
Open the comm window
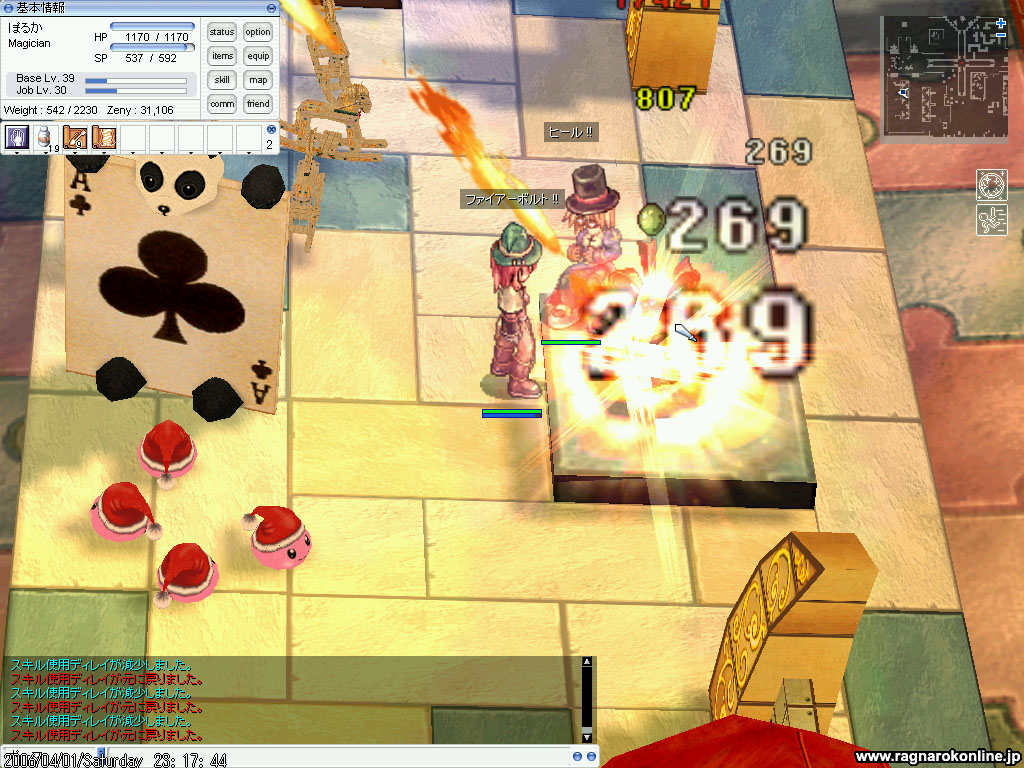(222, 104)
